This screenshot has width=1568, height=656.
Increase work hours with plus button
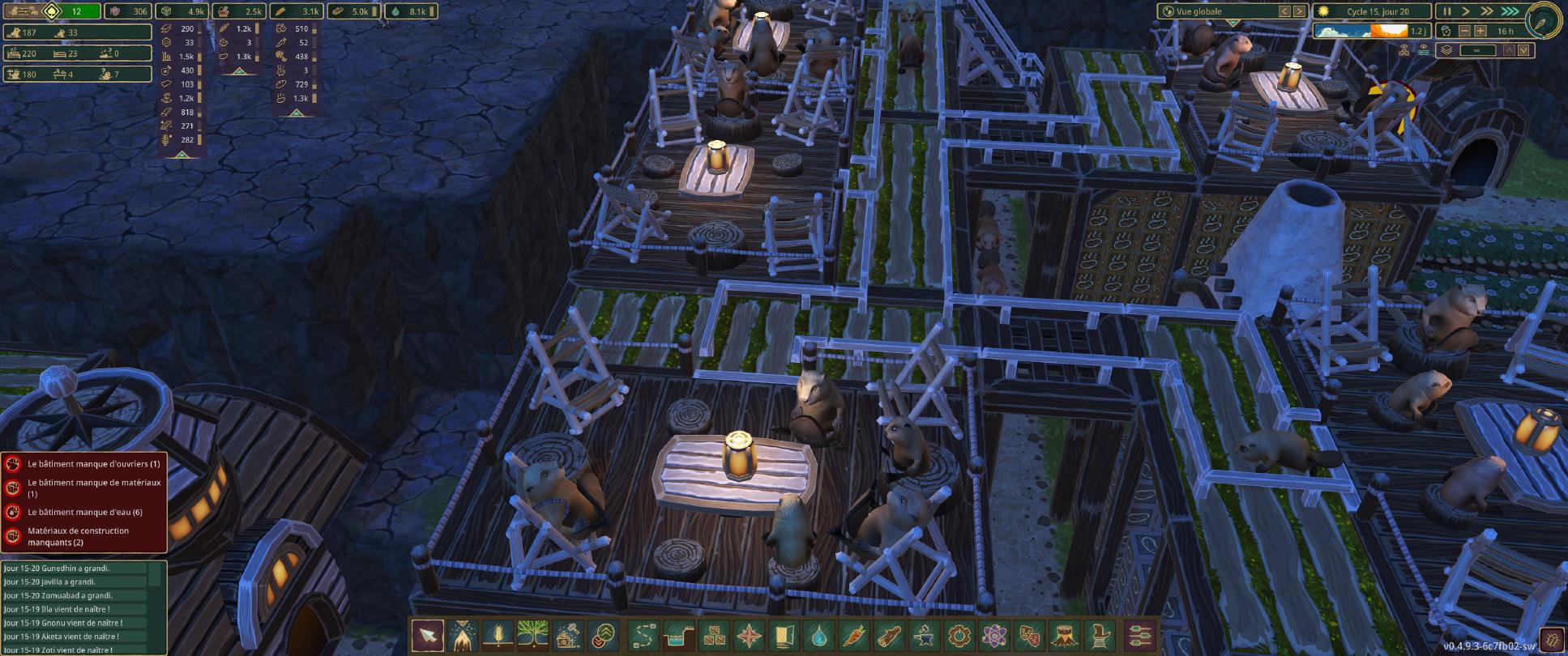1480,31
